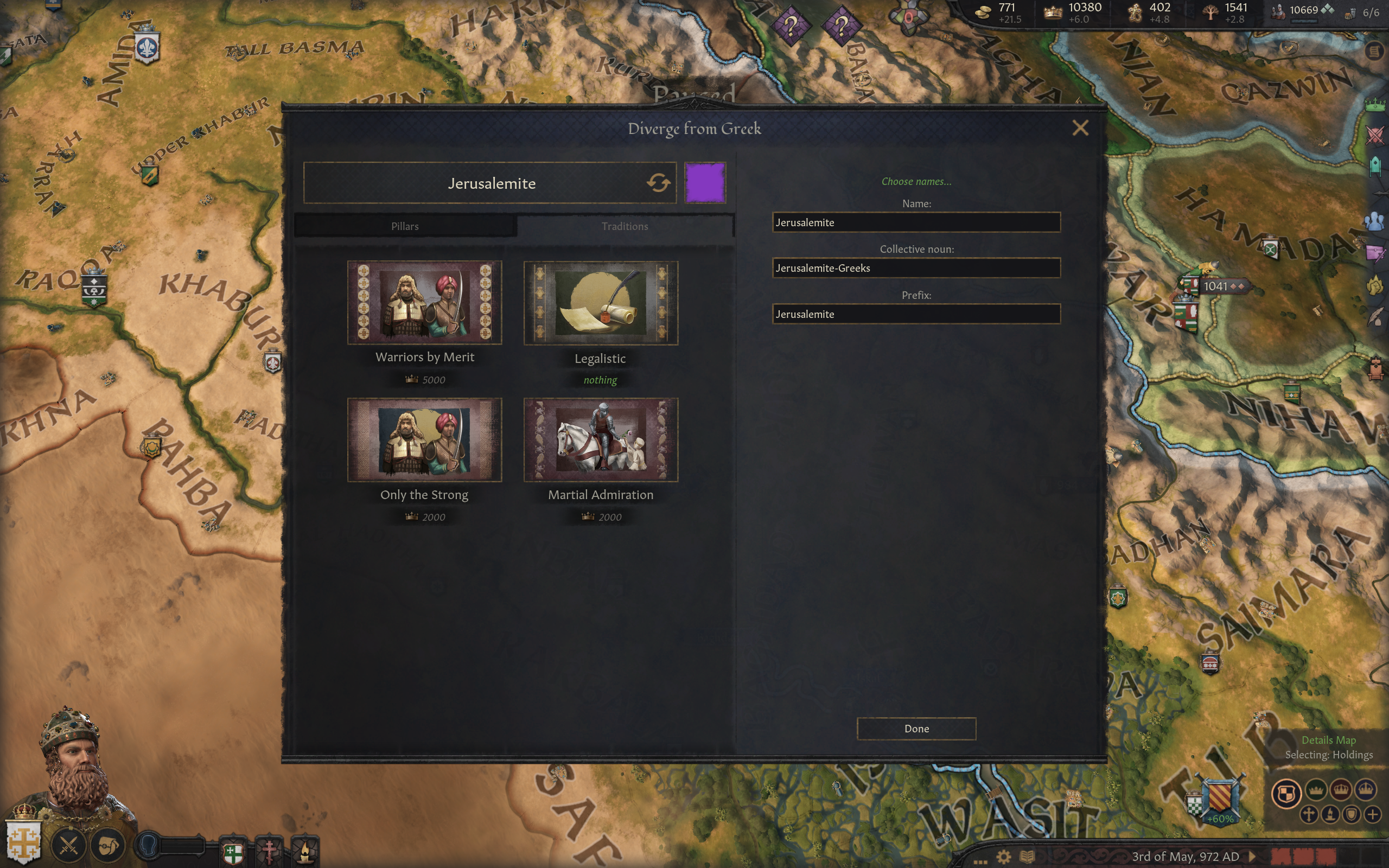Choose the Legalistic tradition card

601,303
